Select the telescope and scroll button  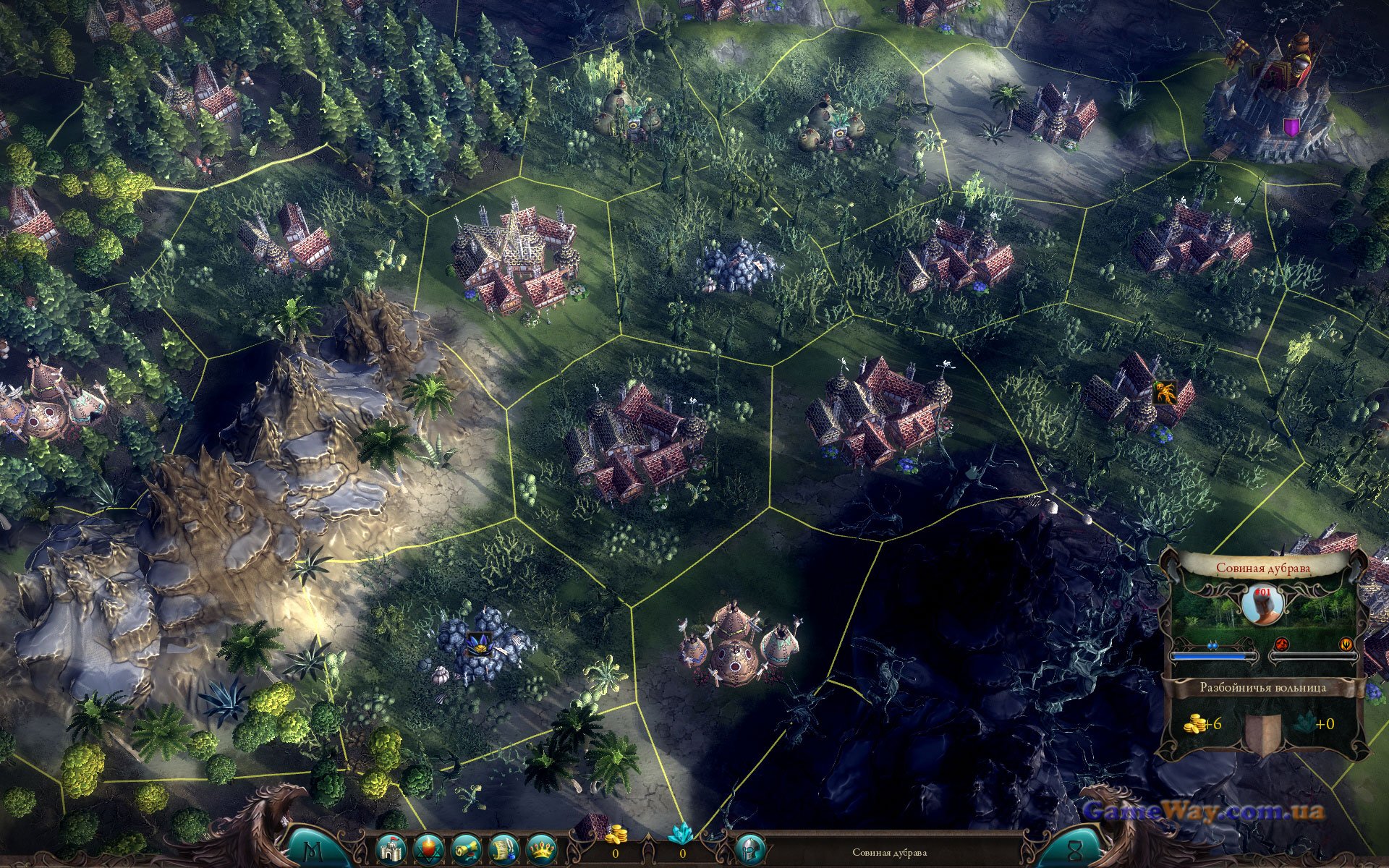pyautogui.click(x=466, y=849)
